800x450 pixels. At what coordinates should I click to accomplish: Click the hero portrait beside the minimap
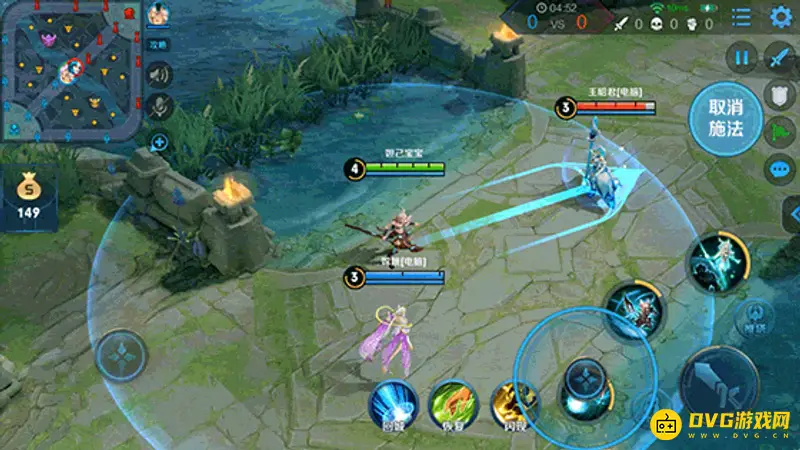158,15
